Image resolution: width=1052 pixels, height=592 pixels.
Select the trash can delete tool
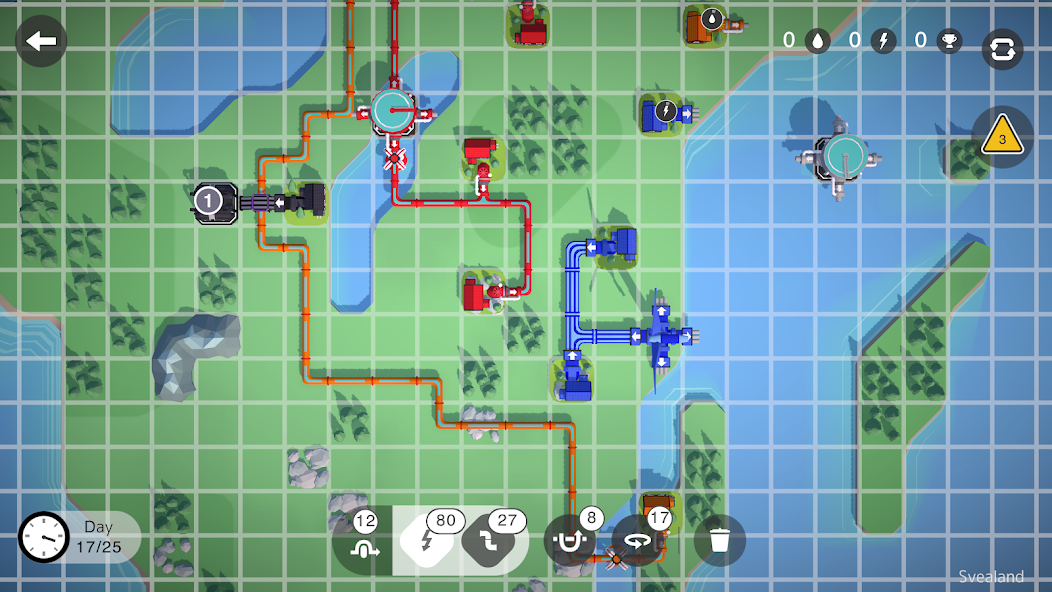pos(719,541)
